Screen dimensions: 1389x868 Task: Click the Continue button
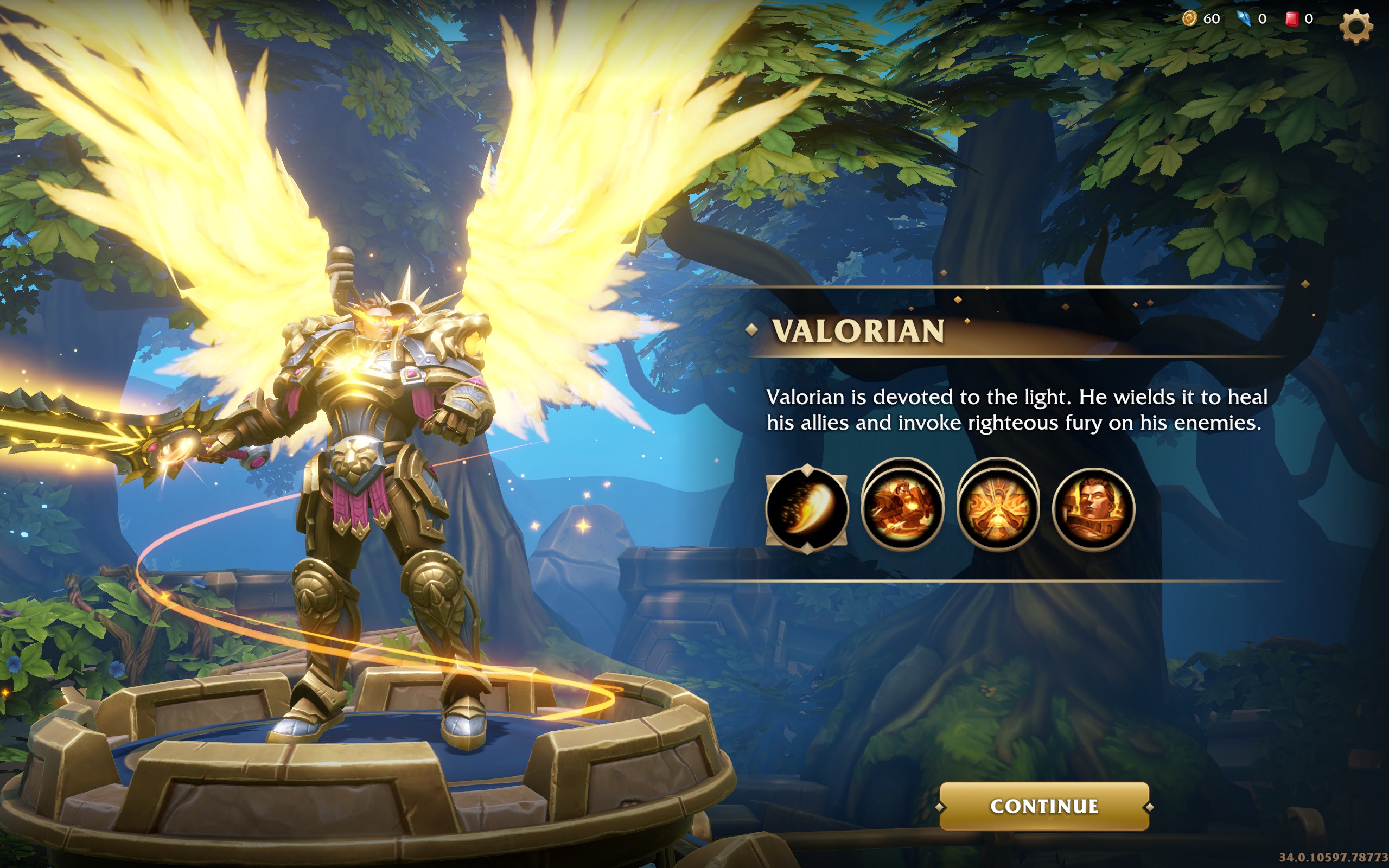click(x=1043, y=806)
